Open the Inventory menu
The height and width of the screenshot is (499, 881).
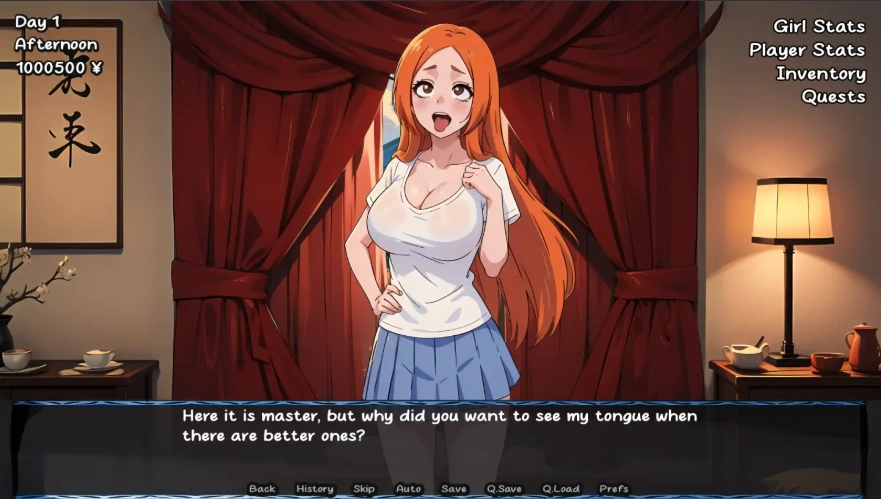point(820,73)
